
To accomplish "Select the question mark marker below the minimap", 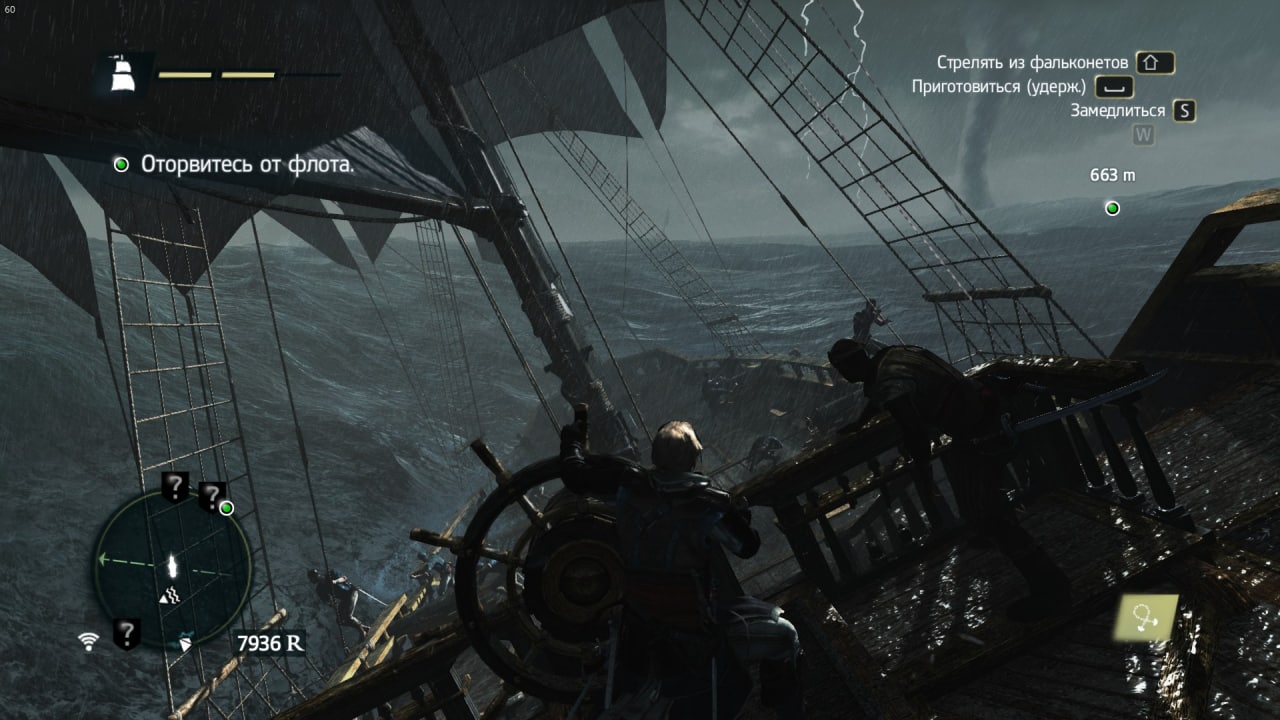I will coord(126,633).
